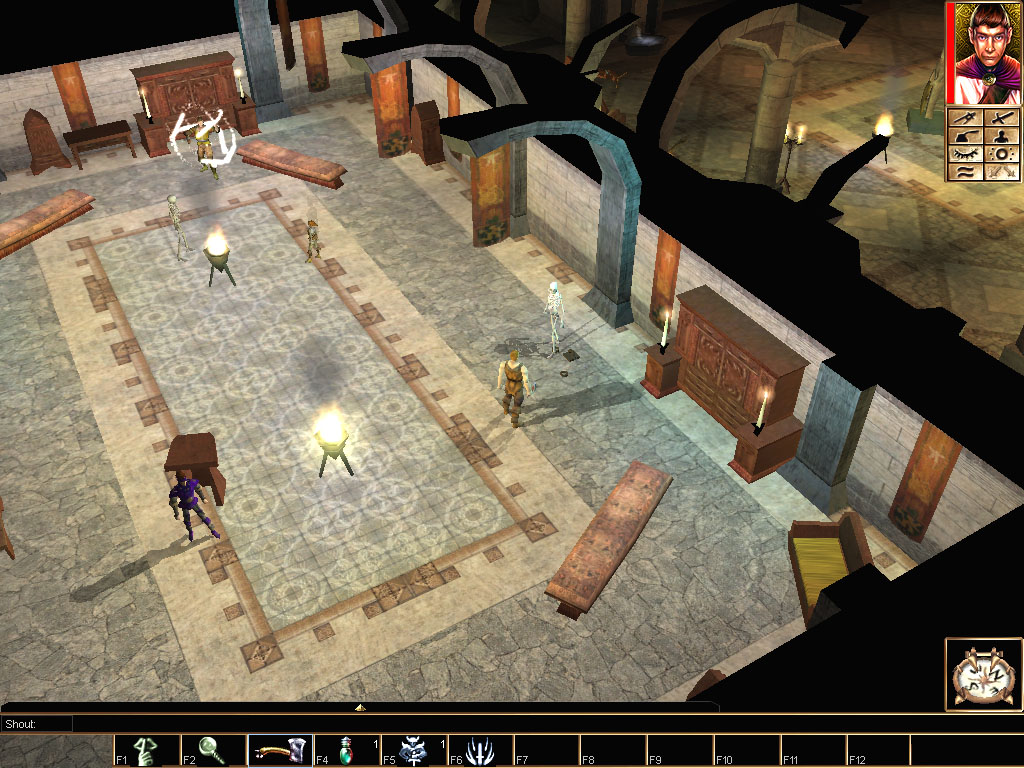Activate the F5 horned helmet quickslot

tap(414, 750)
